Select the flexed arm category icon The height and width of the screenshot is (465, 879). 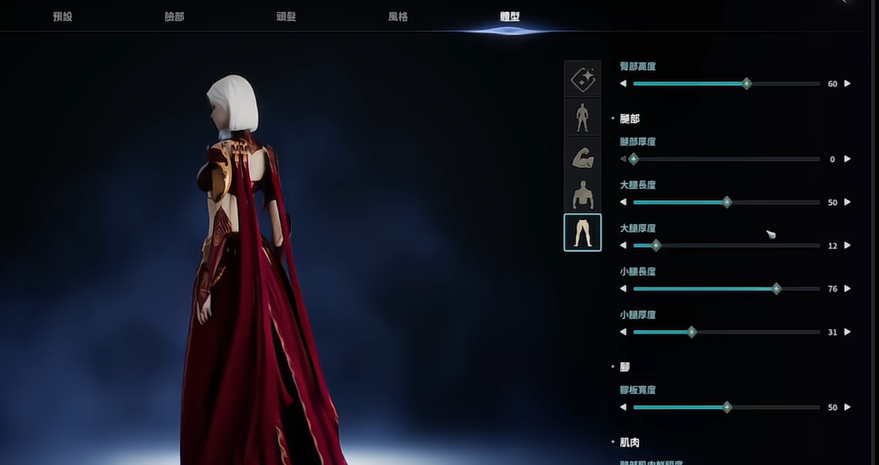(582, 155)
